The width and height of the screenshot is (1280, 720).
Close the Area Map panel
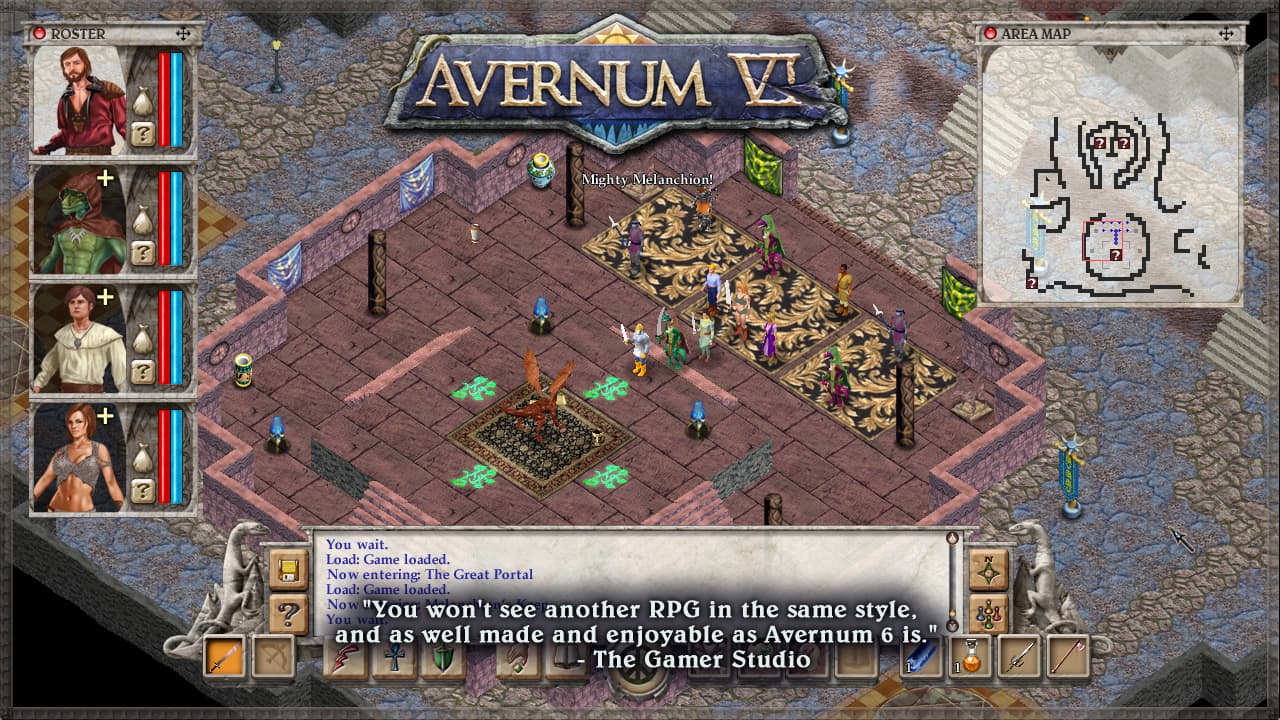pyautogui.click(x=991, y=33)
